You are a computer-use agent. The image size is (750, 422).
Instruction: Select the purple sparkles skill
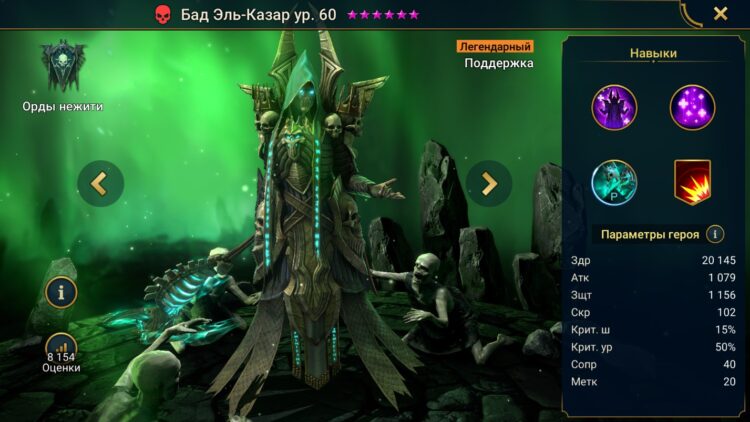pyautogui.click(x=692, y=107)
